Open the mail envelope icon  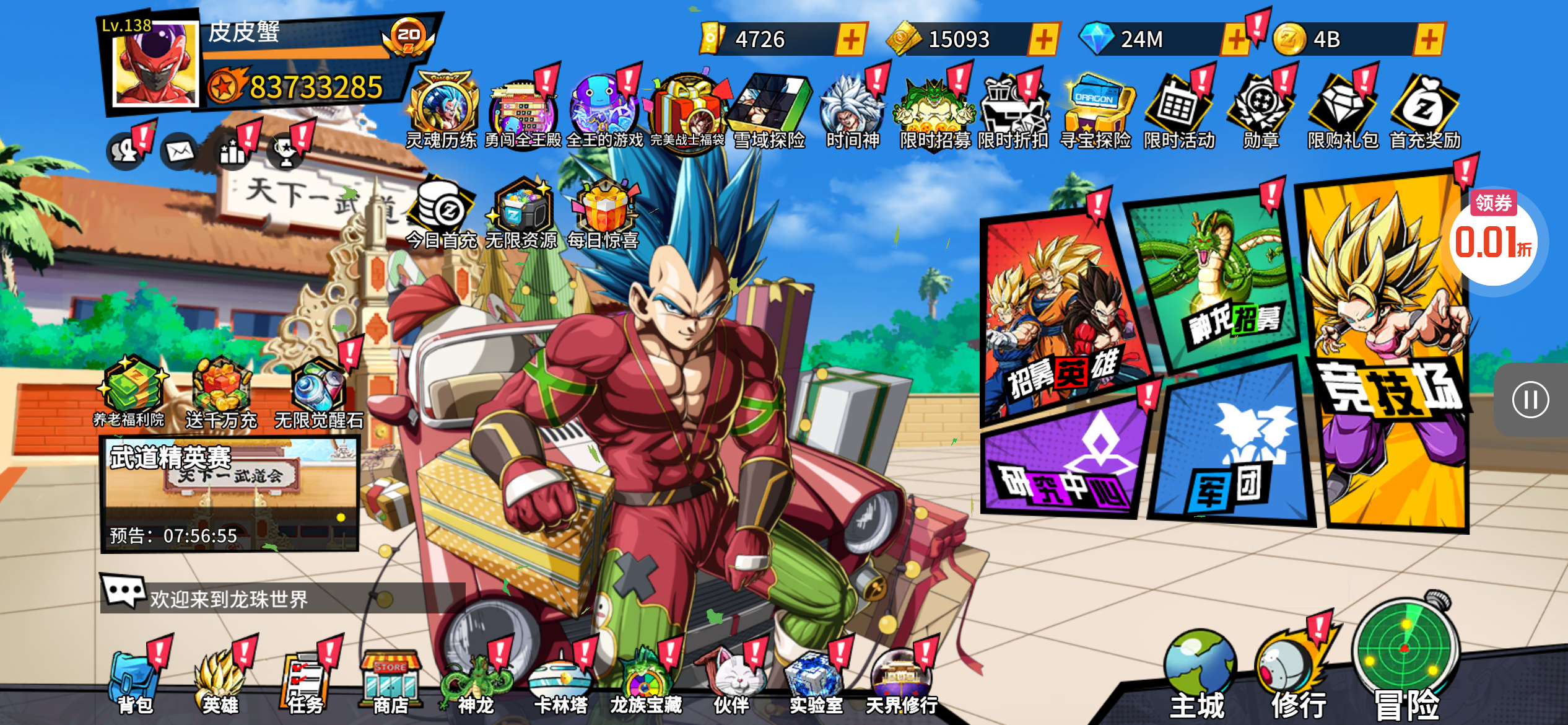tap(180, 151)
